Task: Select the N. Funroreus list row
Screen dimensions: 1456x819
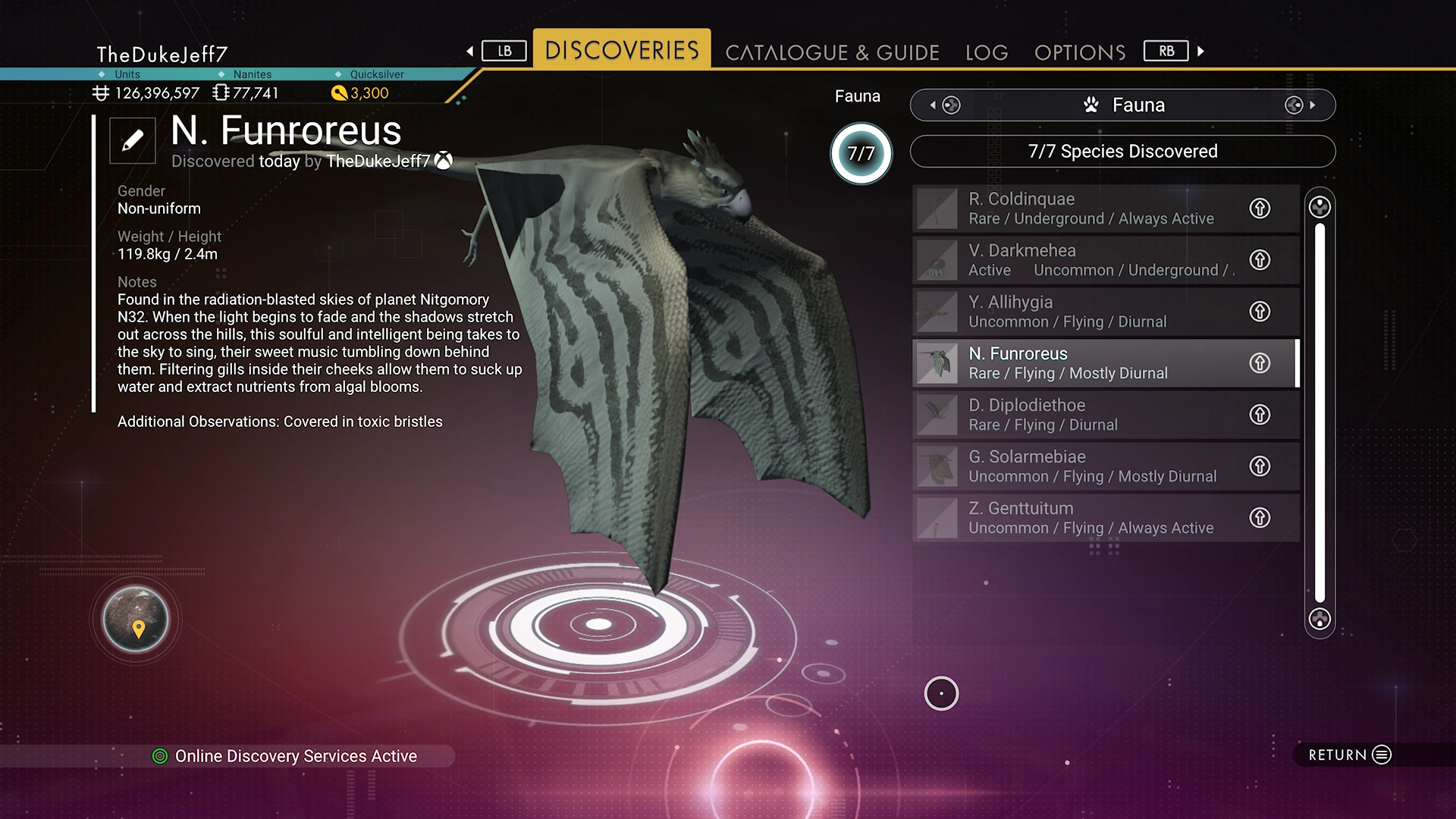Action: click(x=1084, y=363)
